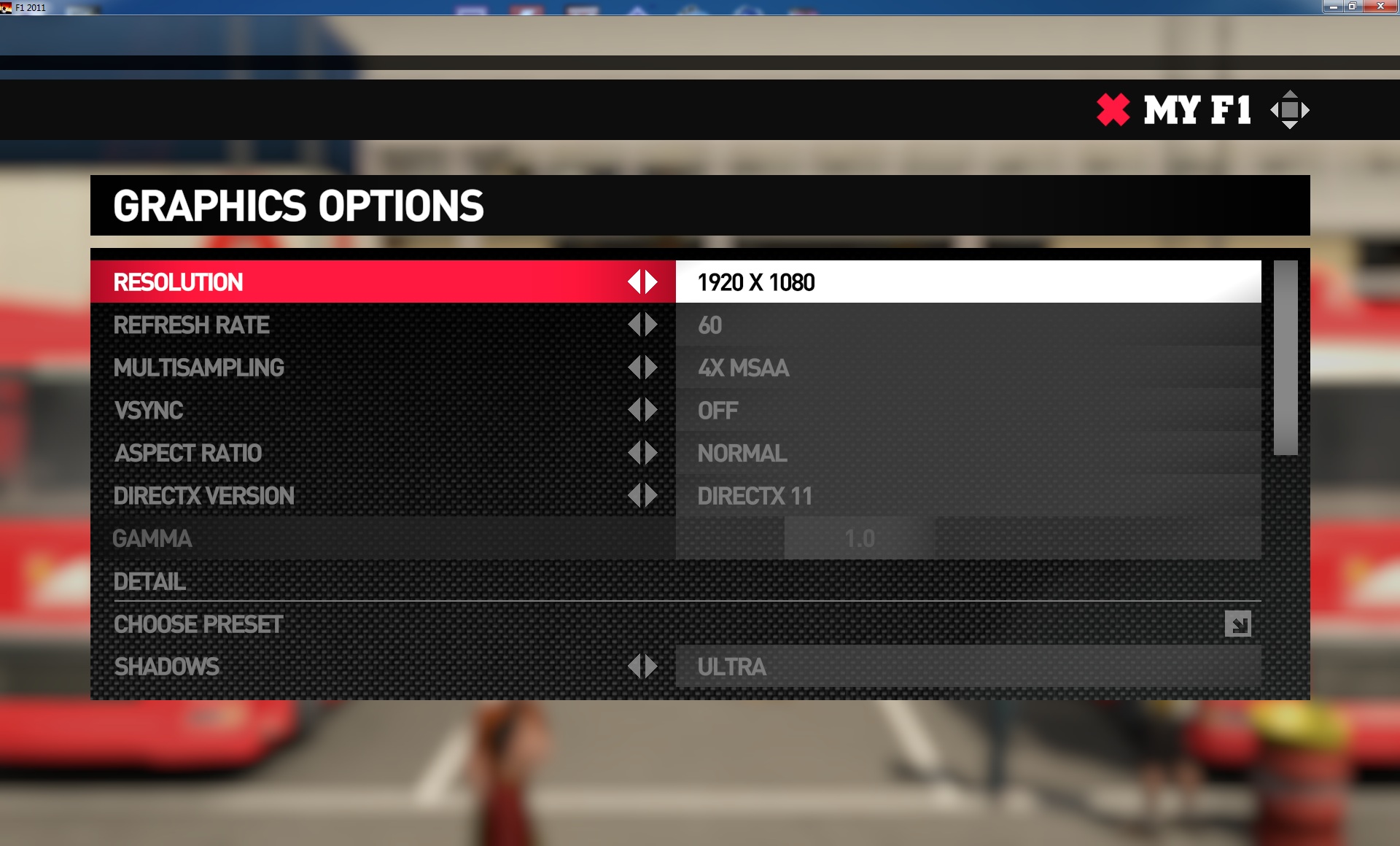The width and height of the screenshot is (1400, 846).
Task: Raise refresh rate using right arrow
Action: pyautogui.click(x=651, y=325)
